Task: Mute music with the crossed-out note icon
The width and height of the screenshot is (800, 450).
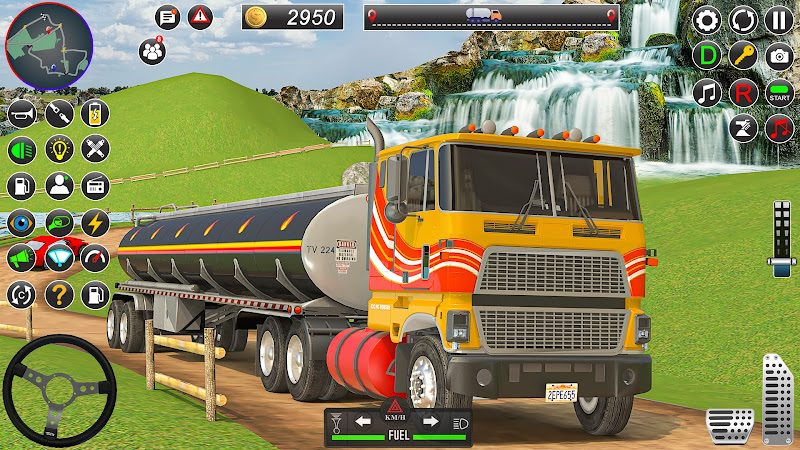Action: [743, 128]
